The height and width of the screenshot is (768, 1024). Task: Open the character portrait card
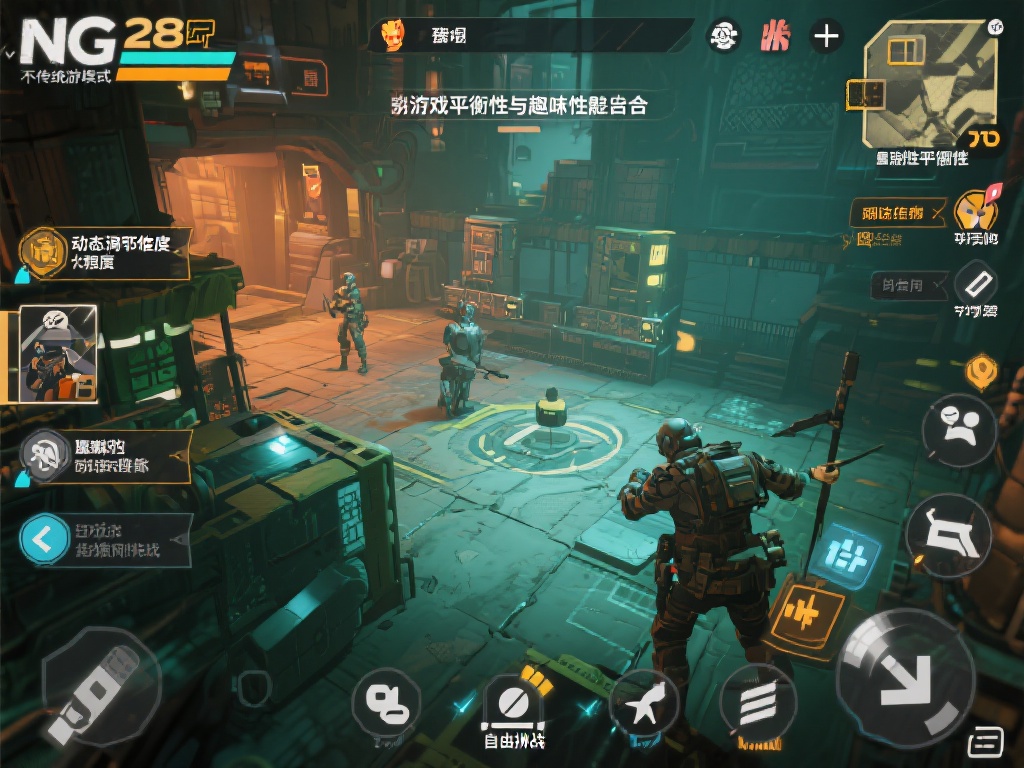(58, 354)
